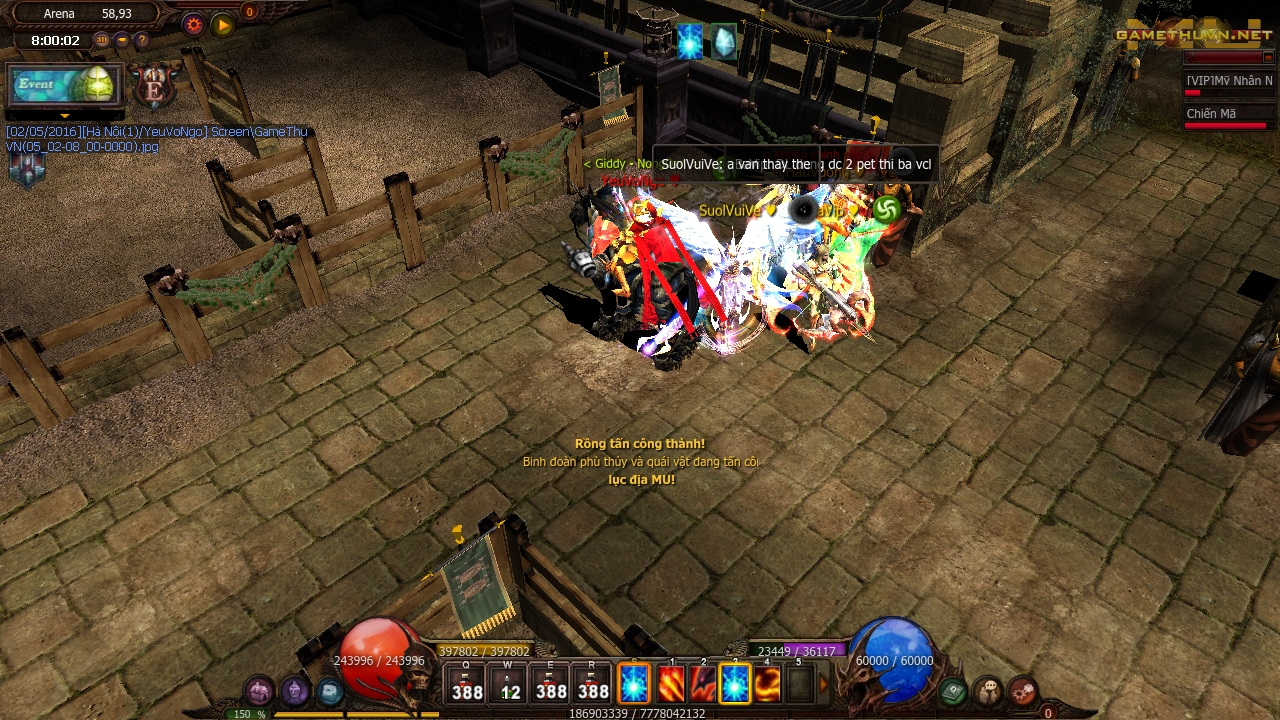
Task: Click the winged E shield emblem
Action: [x=154, y=88]
